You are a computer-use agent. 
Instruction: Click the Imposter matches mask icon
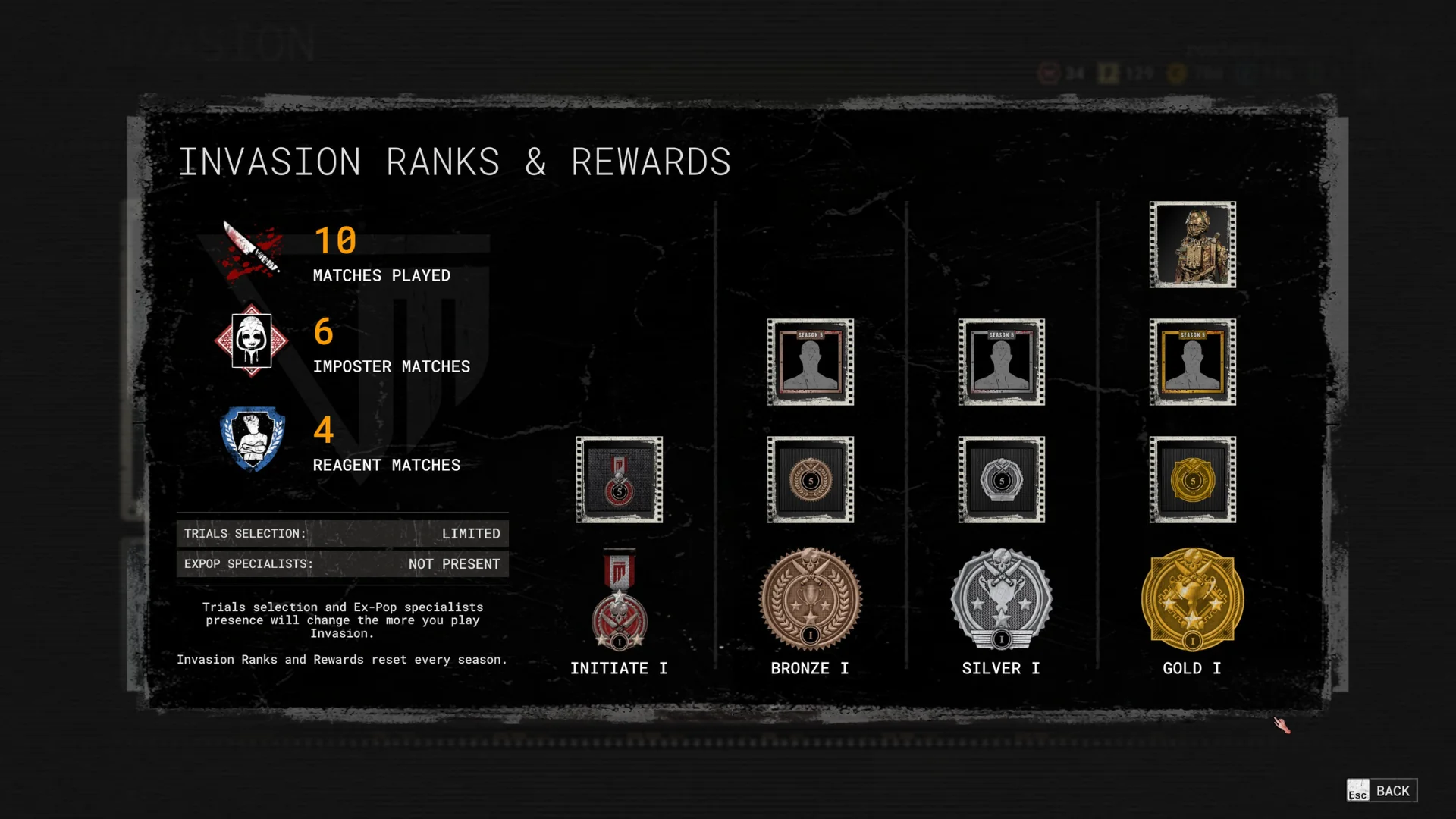pyautogui.click(x=251, y=340)
